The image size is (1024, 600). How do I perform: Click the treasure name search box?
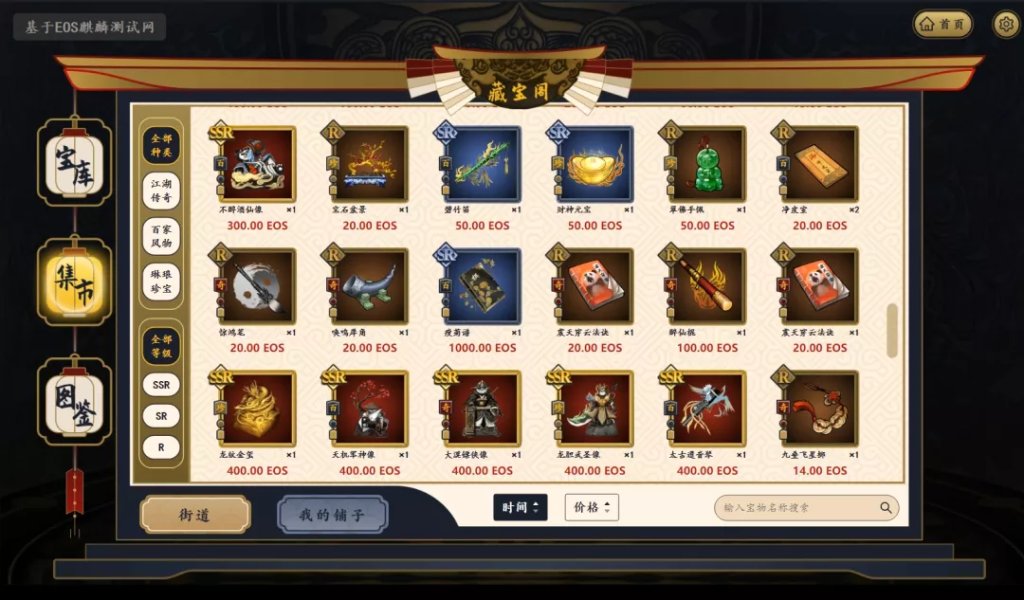coord(795,508)
